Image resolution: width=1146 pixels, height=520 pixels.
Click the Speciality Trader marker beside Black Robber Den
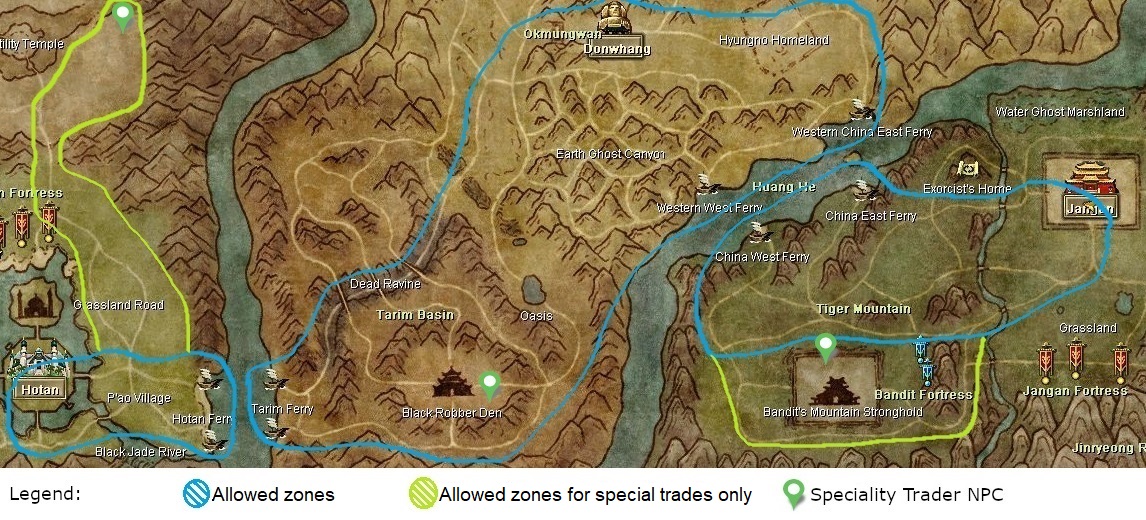coord(489,383)
